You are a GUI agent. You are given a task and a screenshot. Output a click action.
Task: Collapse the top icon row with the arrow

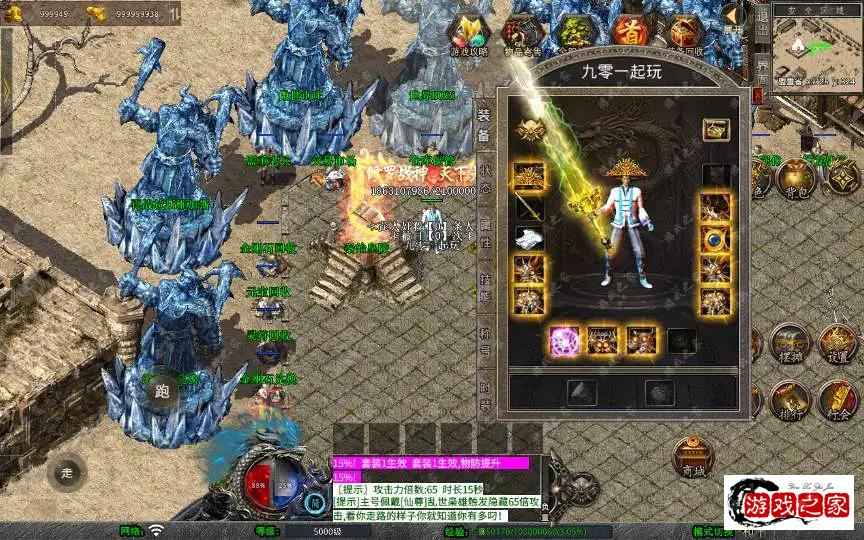733,17
